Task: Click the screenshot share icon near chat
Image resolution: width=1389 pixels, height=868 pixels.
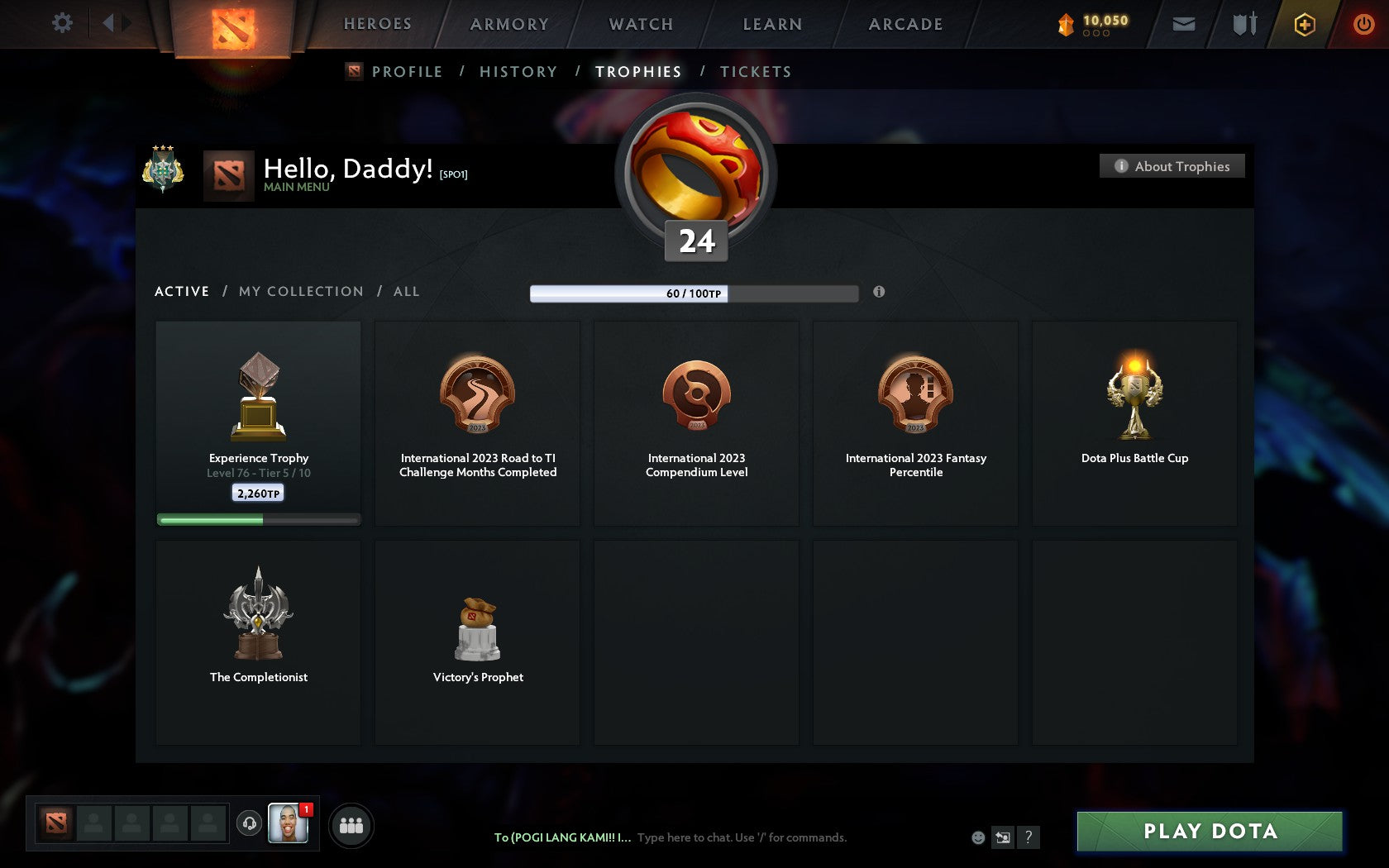Action: (1004, 837)
